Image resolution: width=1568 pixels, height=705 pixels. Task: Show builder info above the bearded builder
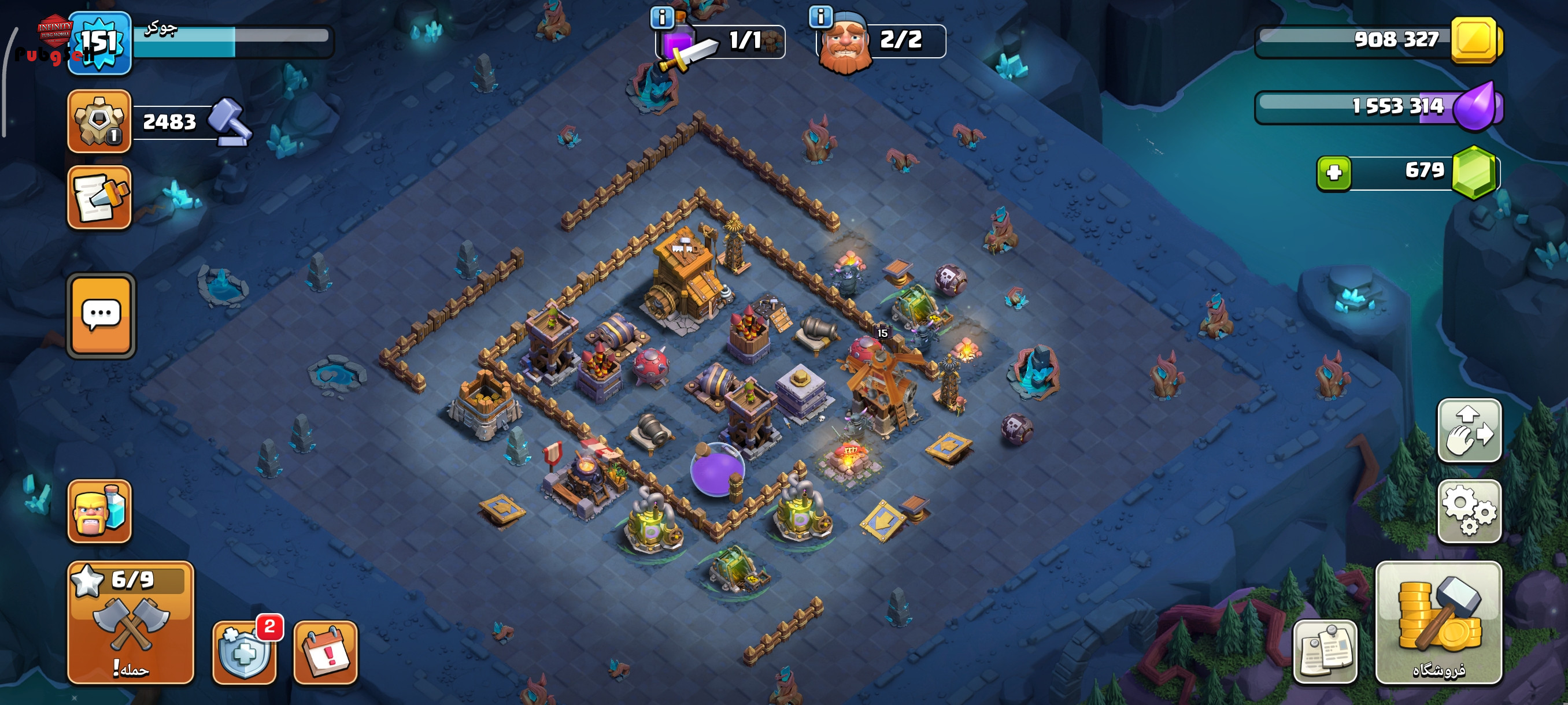point(820,16)
